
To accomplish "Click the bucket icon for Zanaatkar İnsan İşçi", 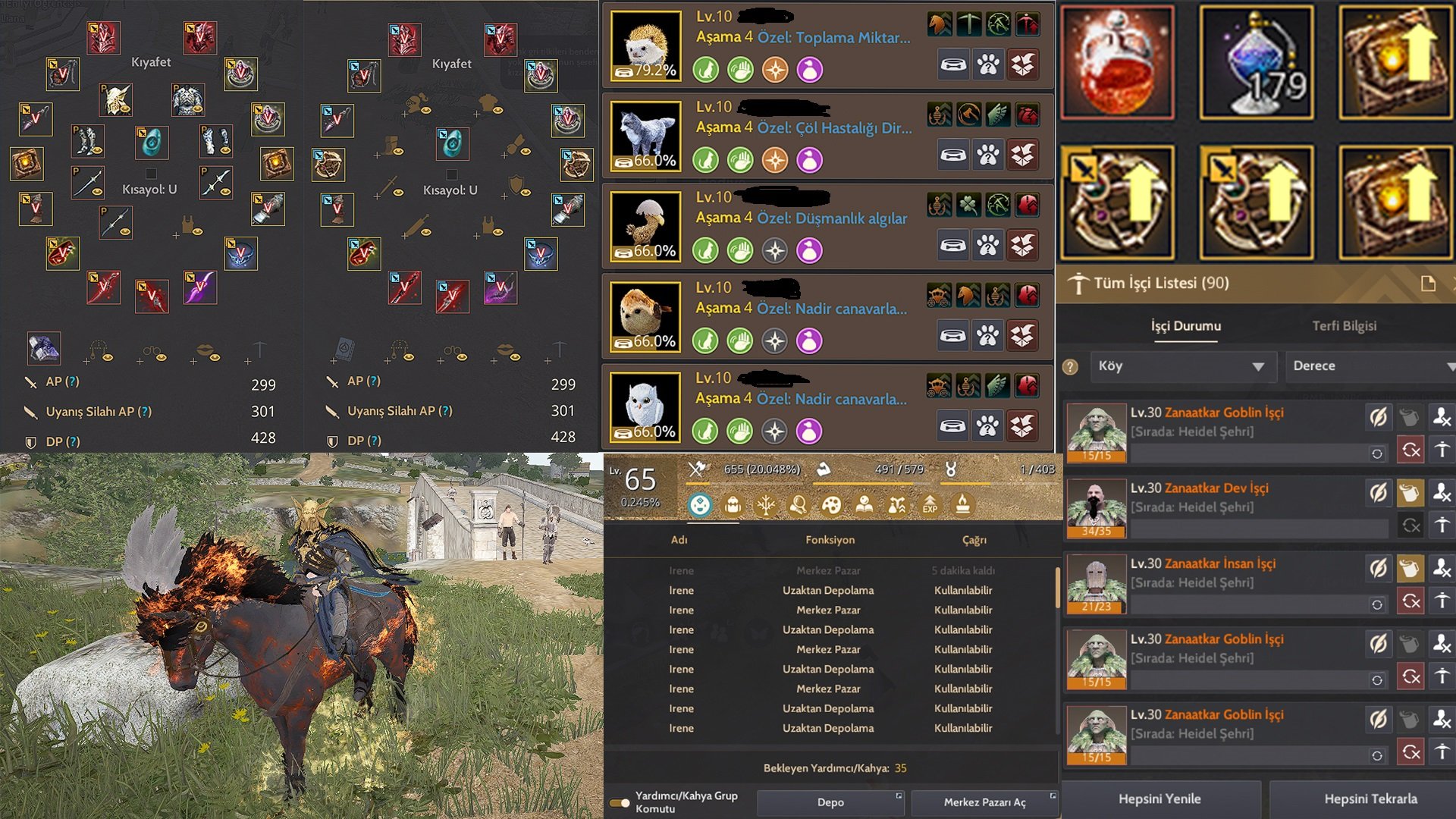I will pyautogui.click(x=1410, y=569).
